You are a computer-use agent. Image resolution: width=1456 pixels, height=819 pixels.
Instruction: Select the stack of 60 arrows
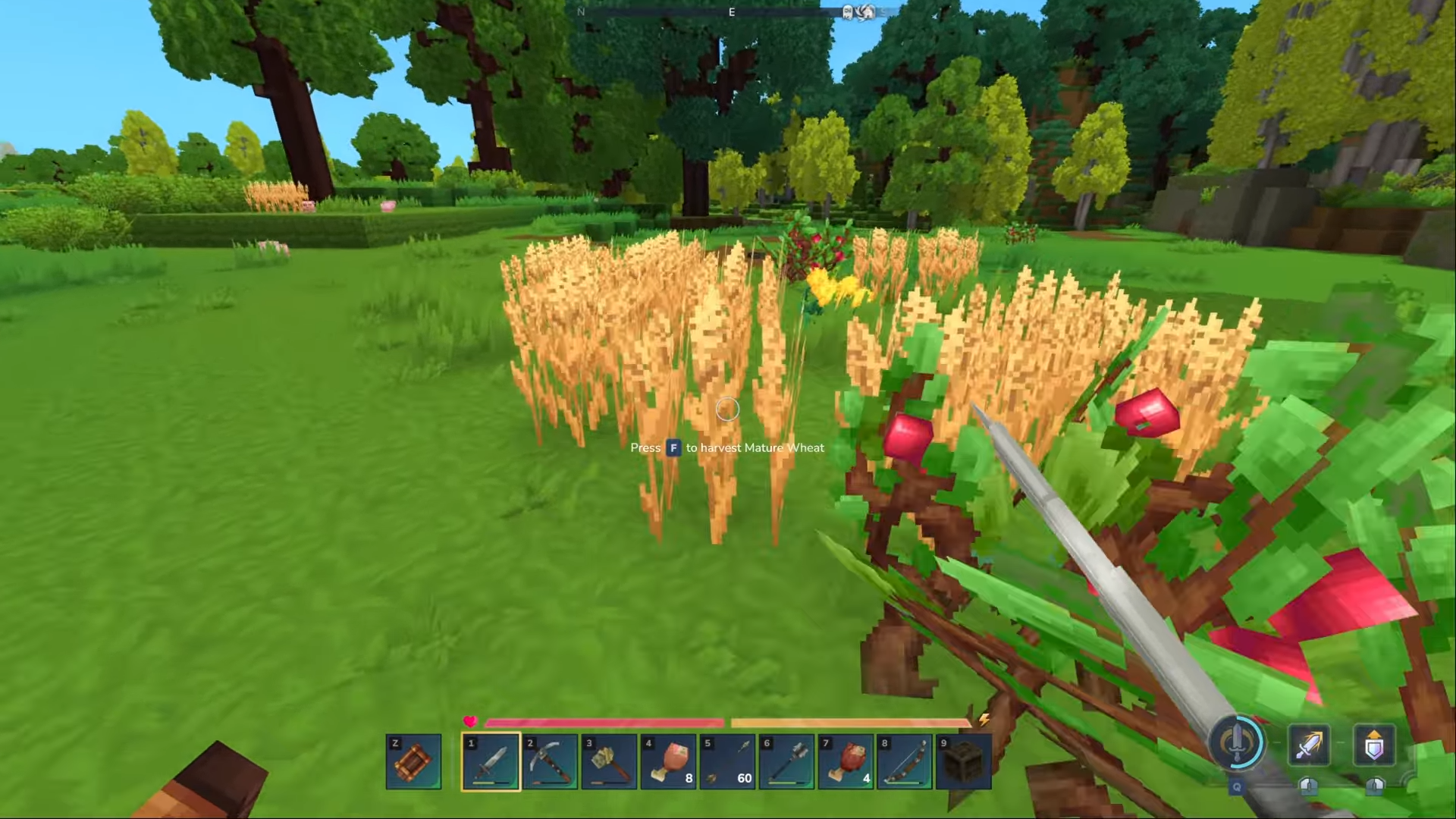click(727, 761)
